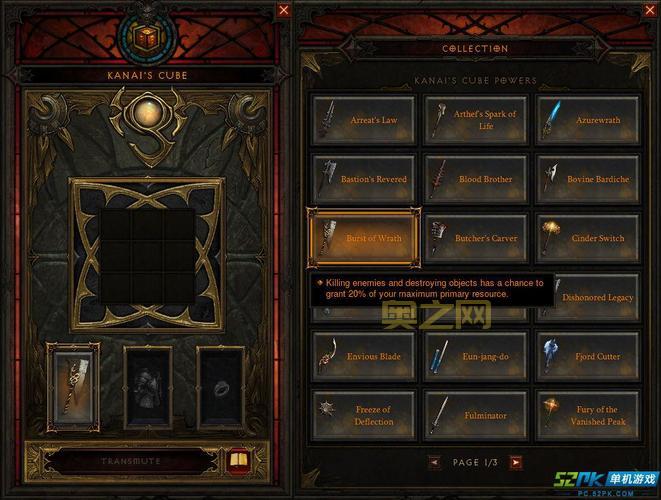Select the jewelry ring power slot

tap(222, 388)
